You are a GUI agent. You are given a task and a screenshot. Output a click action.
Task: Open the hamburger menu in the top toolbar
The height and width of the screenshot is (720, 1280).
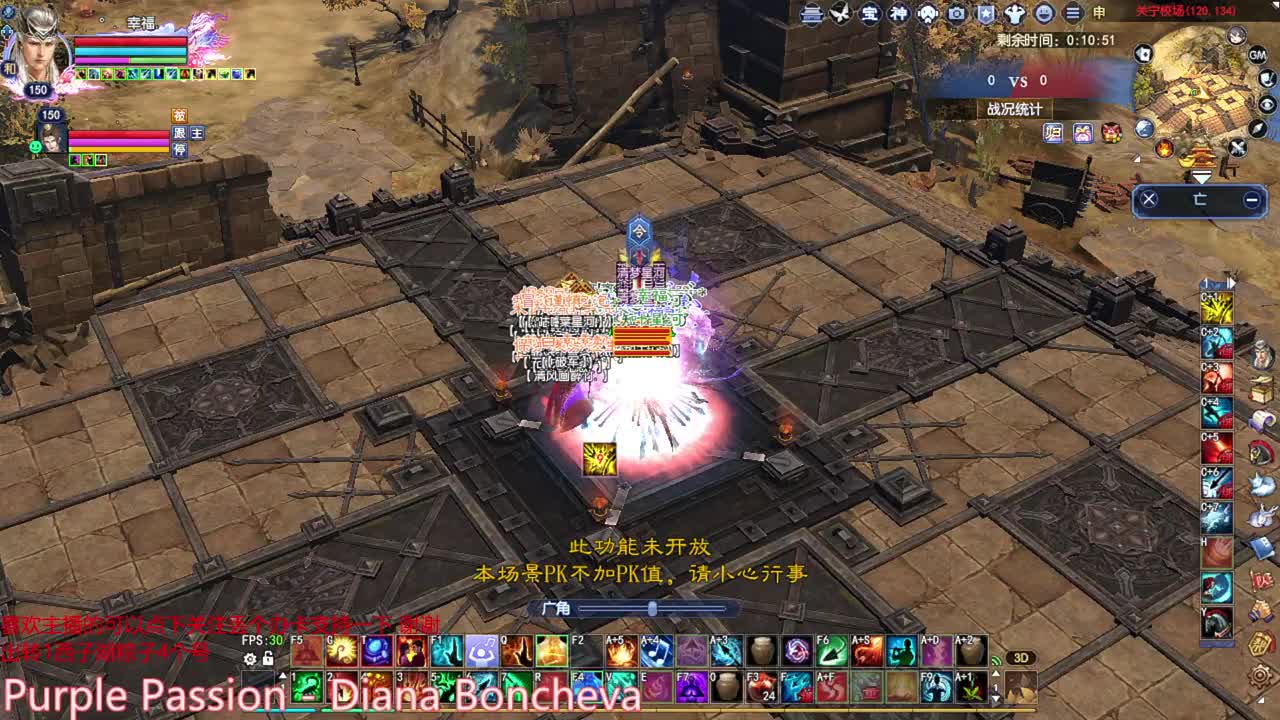pos(1071,14)
